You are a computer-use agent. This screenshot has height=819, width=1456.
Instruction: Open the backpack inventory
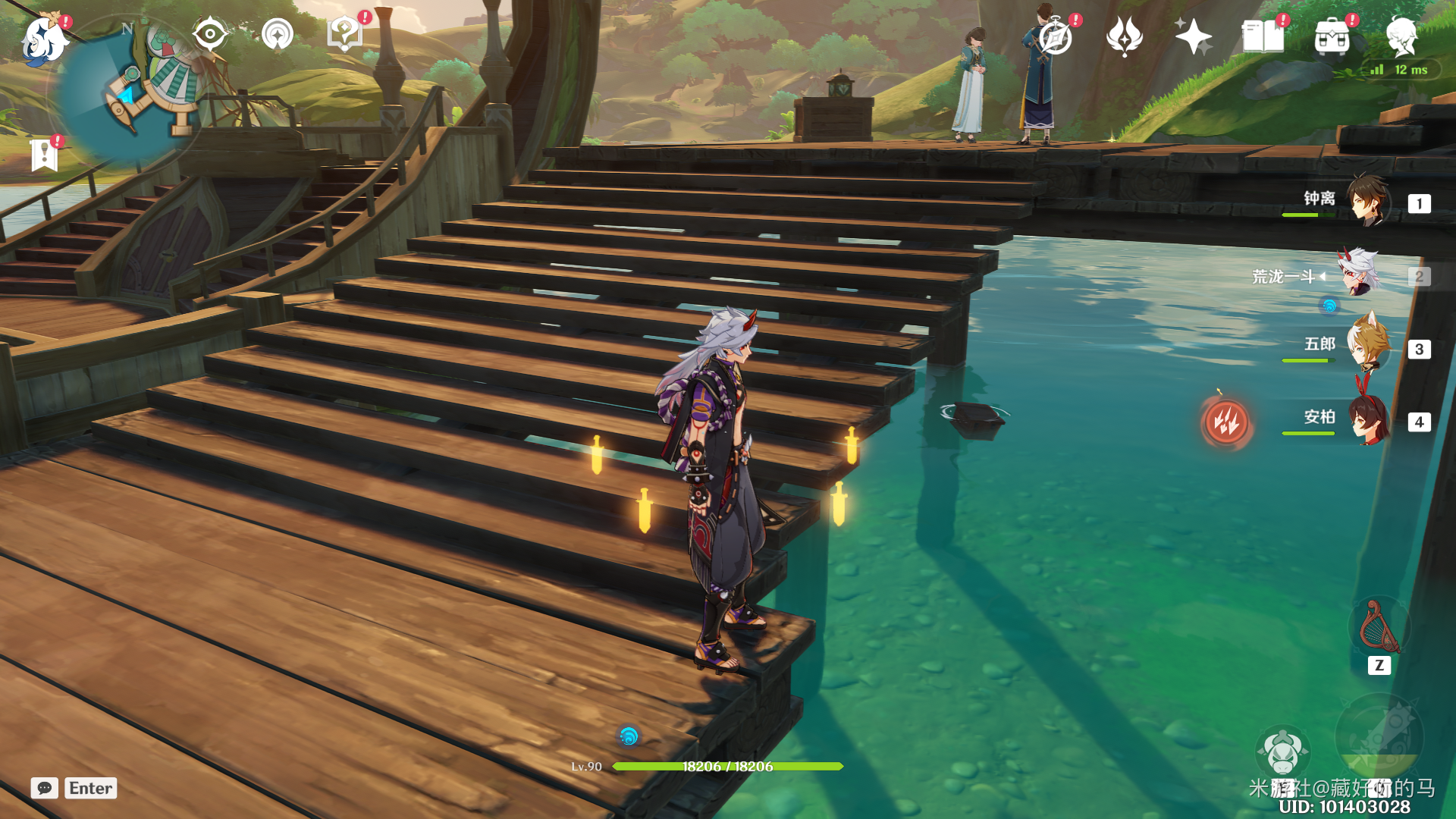pos(1332,36)
